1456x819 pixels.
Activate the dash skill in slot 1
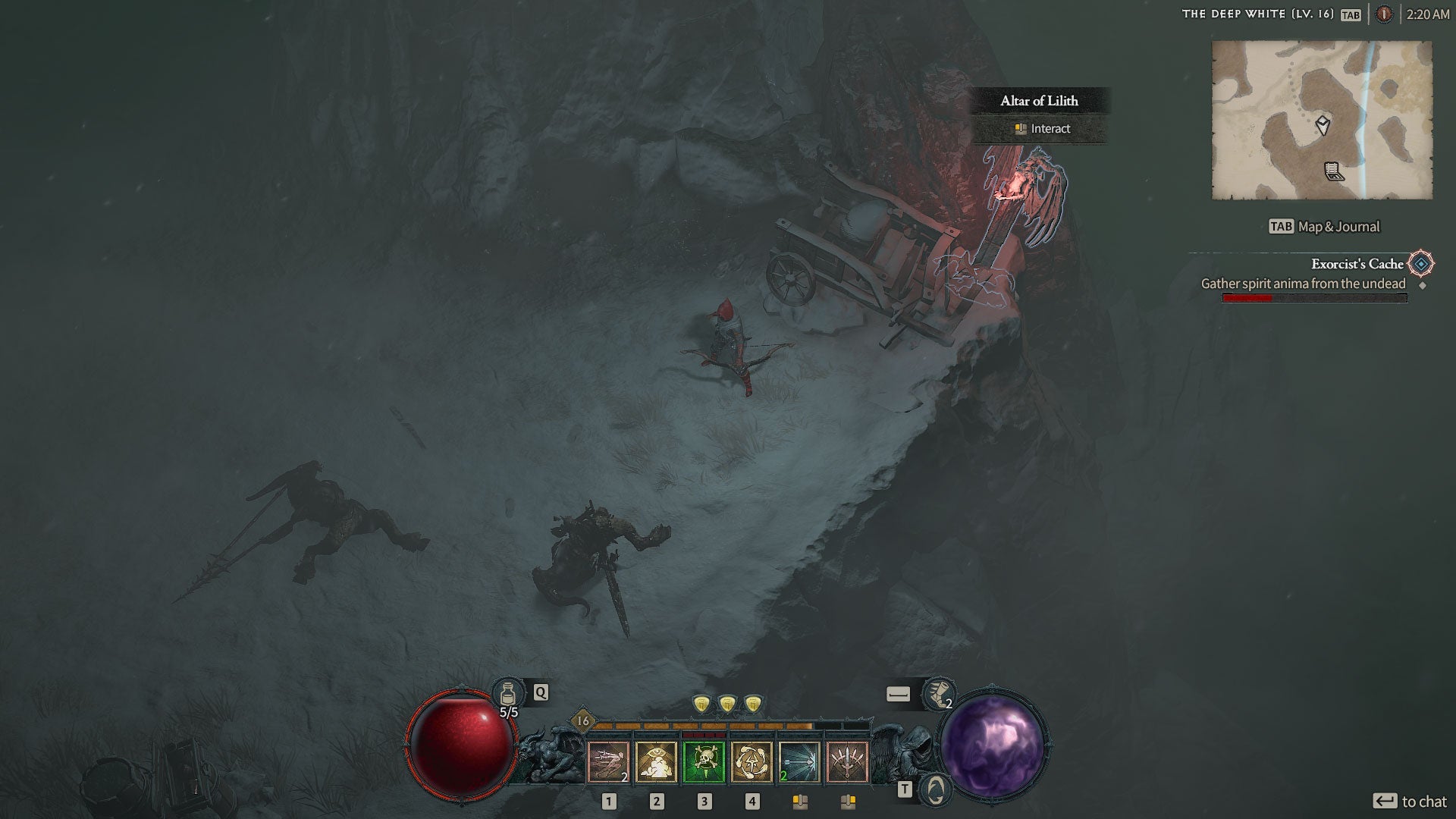(608, 761)
